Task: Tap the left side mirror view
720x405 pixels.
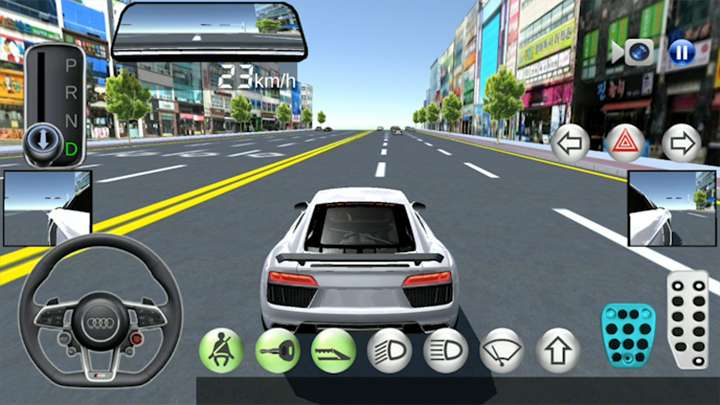Action: click(x=48, y=208)
